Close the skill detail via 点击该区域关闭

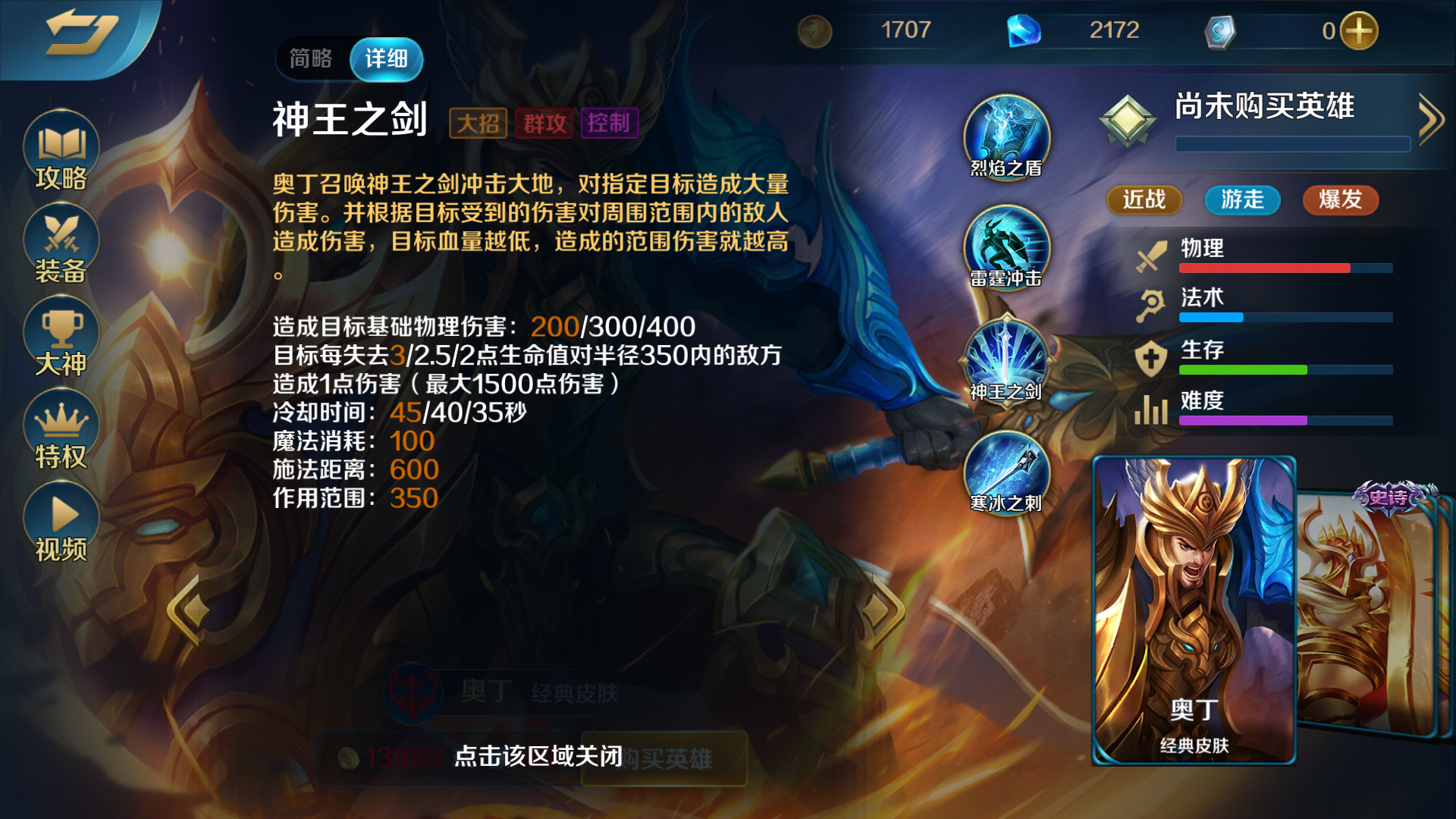point(538,756)
